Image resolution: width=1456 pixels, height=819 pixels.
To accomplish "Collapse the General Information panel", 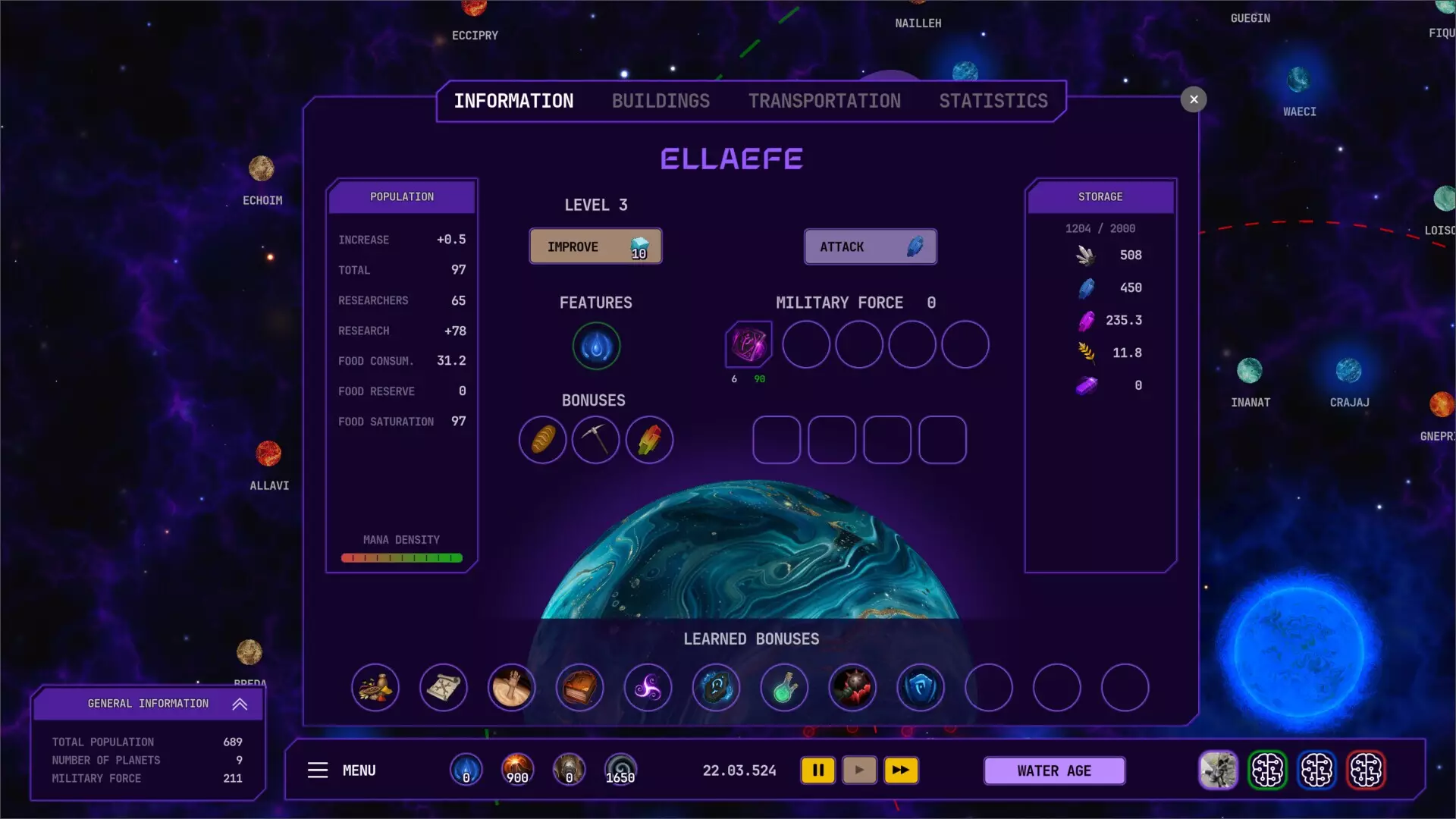I will [240, 704].
